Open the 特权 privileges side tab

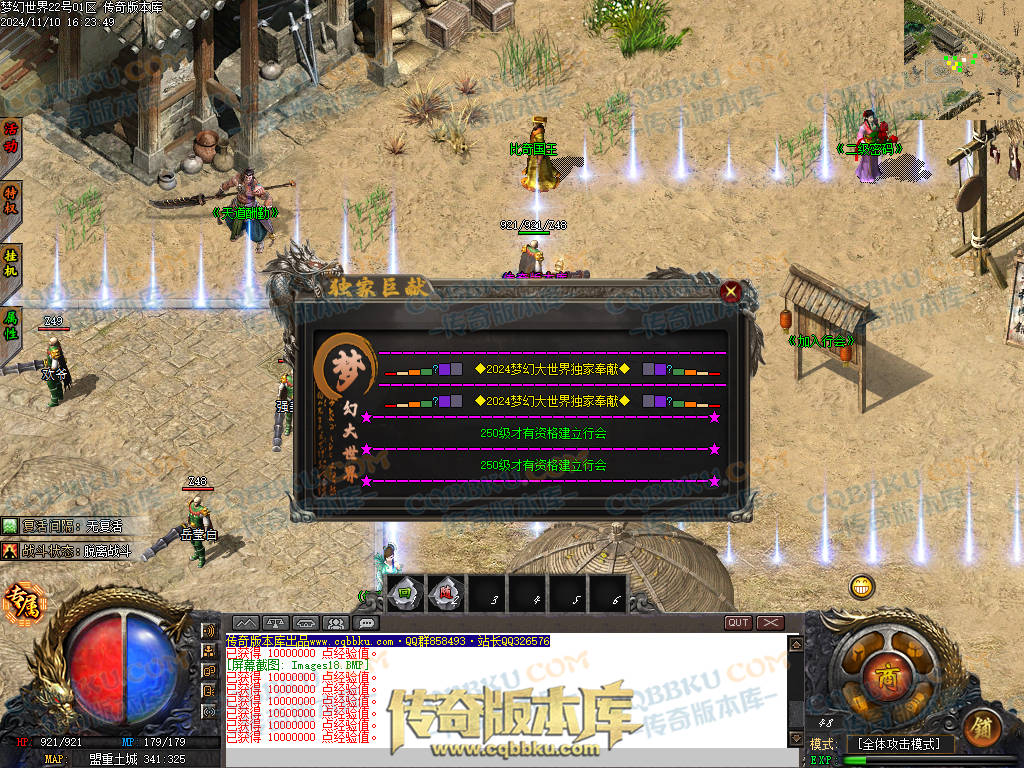click(x=11, y=201)
